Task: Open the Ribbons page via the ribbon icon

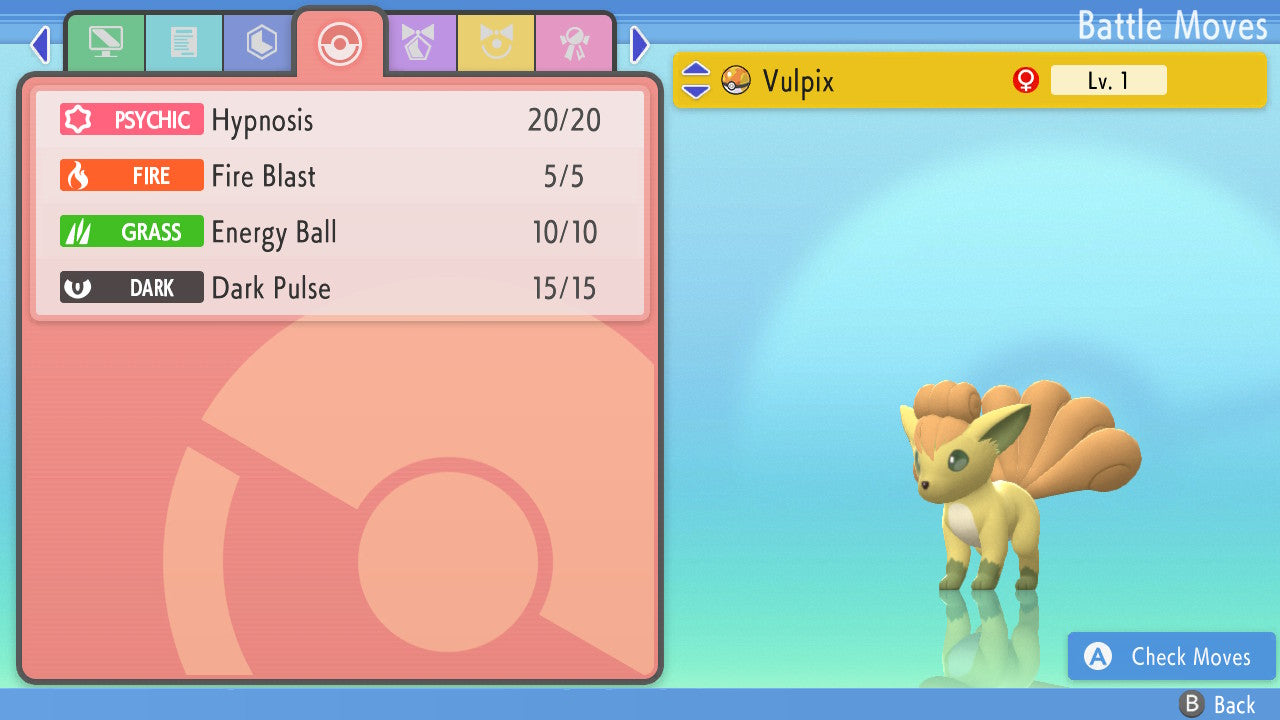Action: 576,43
